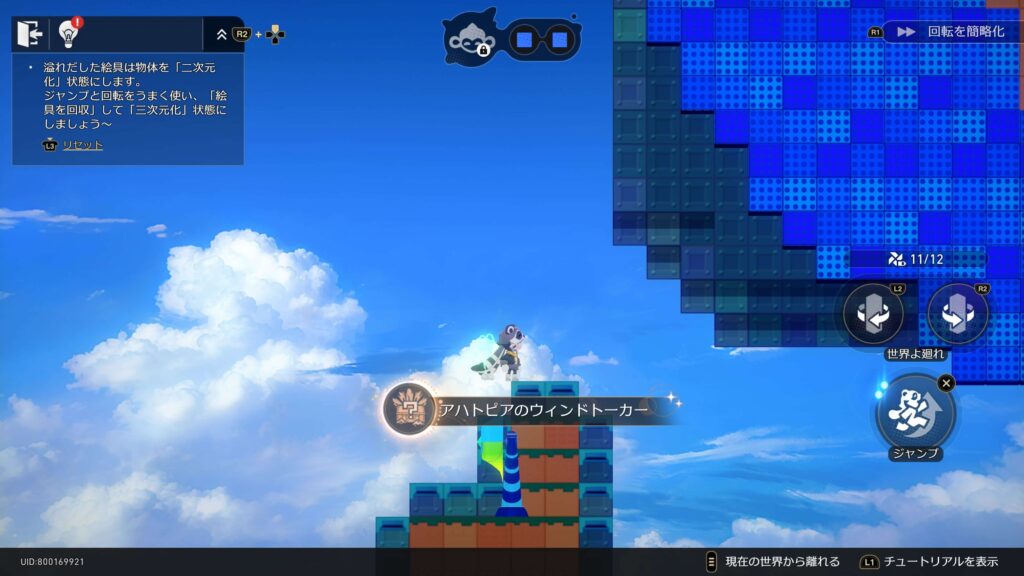The height and width of the screenshot is (576, 1024).
Task: Collapse the objective panel with the chevron
Action: (x=221, y=34)
